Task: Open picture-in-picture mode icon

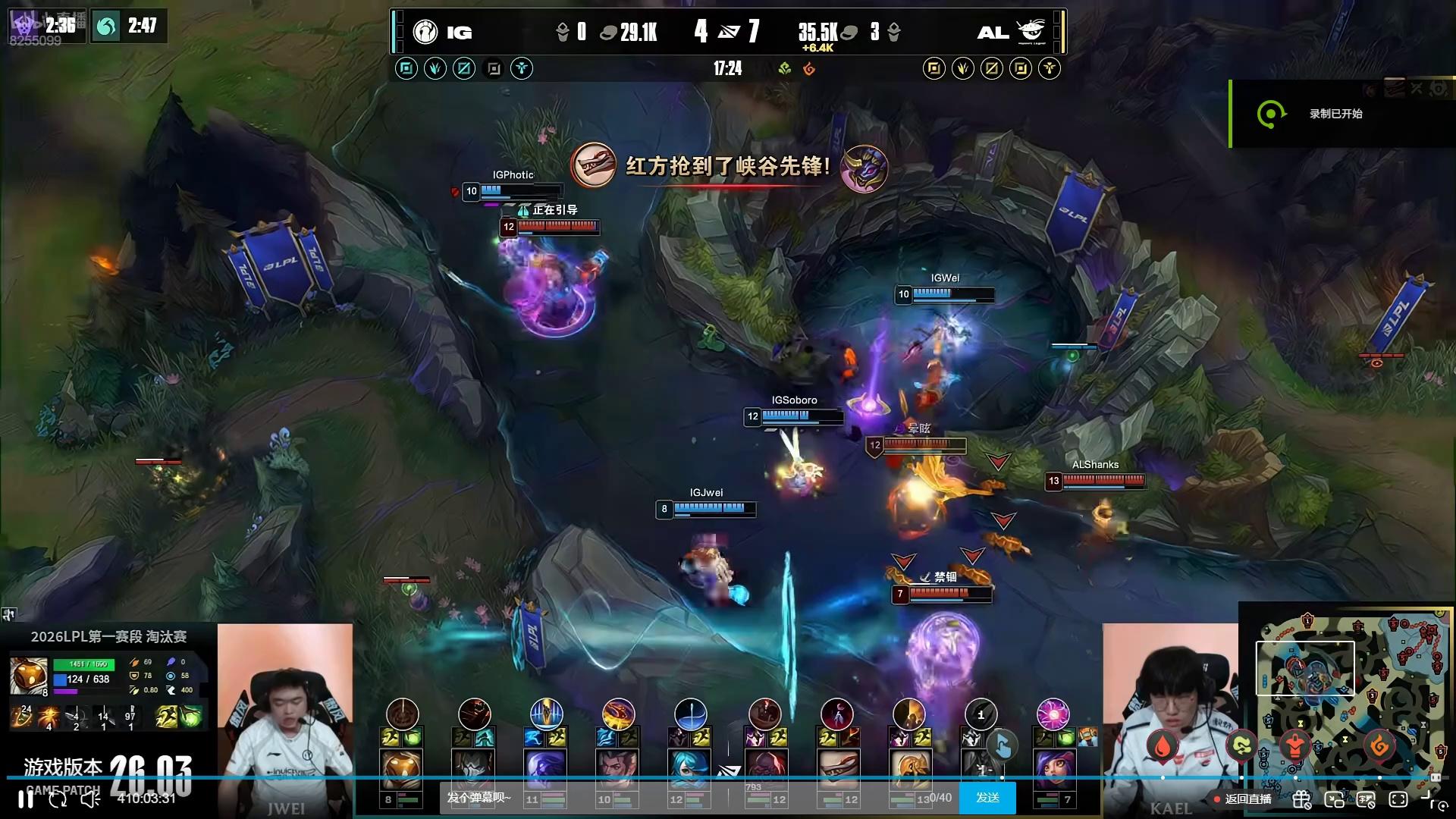Action: pyautogui.click(x=1334, y=799)
